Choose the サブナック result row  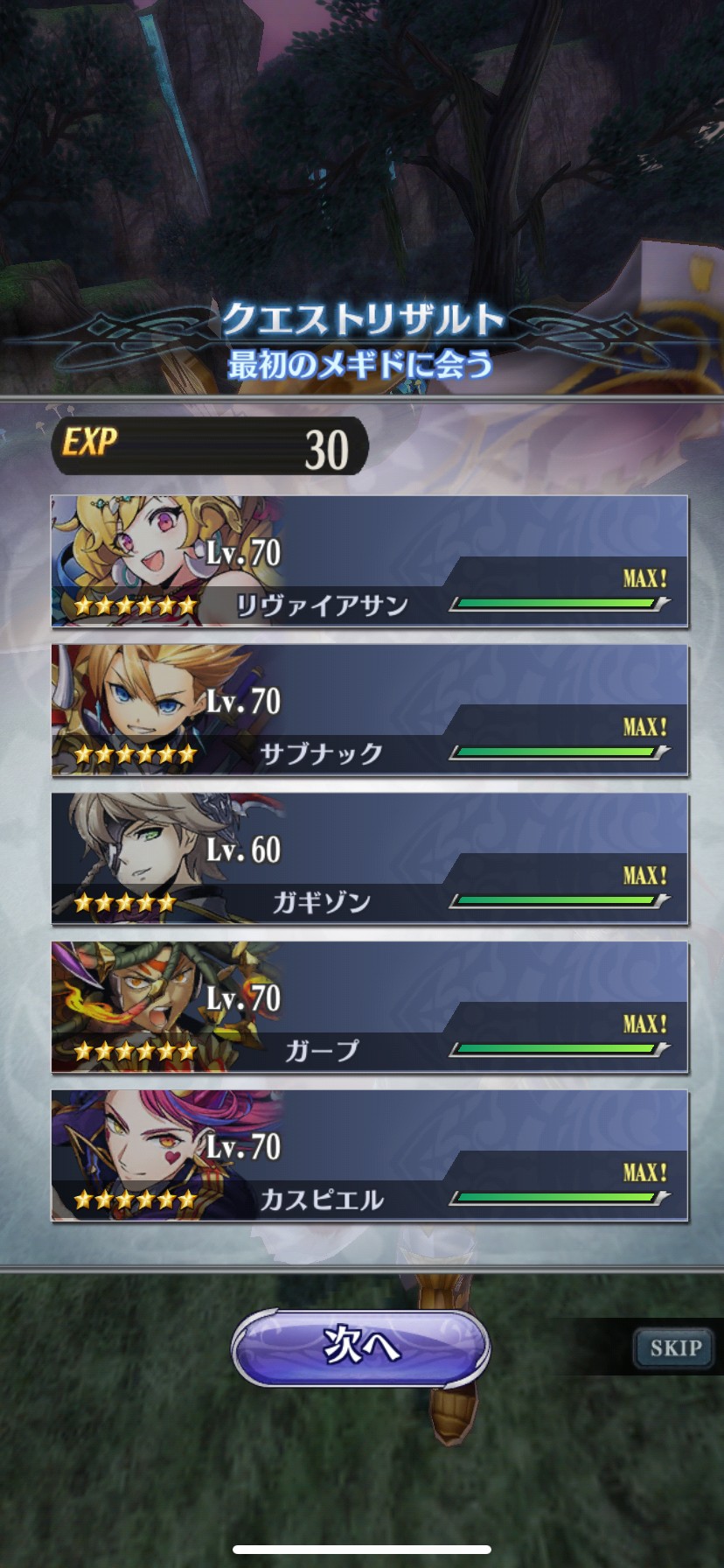tap(369, 710)
